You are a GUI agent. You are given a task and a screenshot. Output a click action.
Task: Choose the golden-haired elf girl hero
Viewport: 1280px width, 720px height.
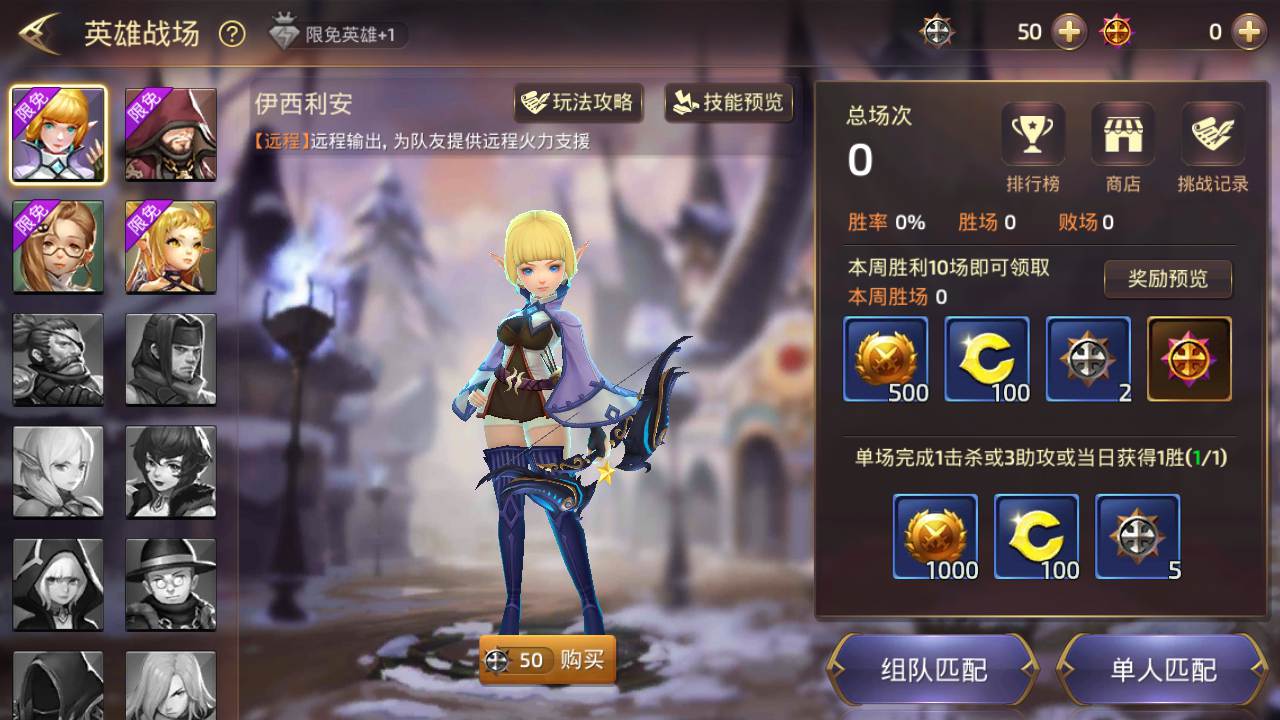click(x=171, y=247)
